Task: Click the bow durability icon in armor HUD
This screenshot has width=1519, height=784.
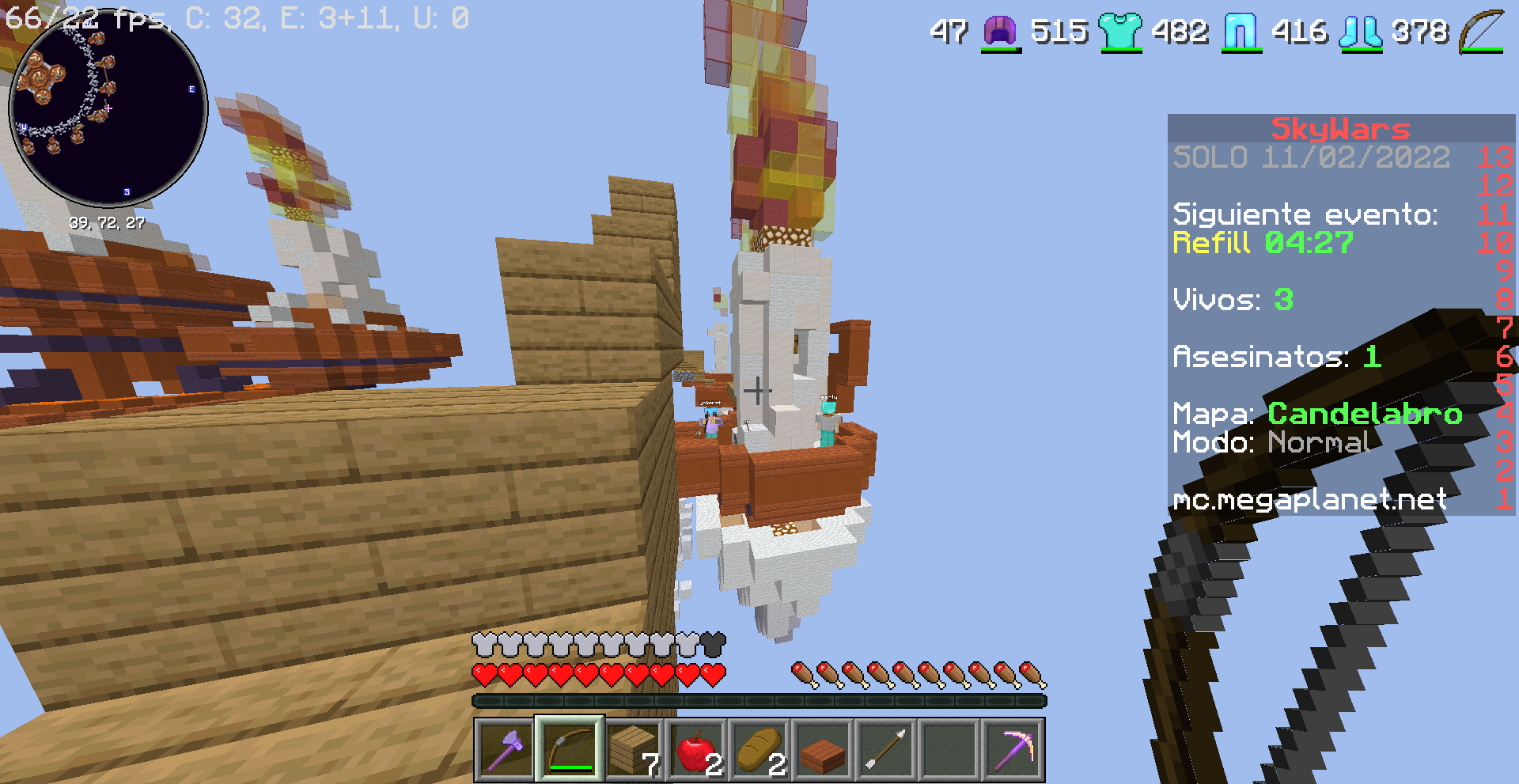Action: click(x=1481, y=32)
